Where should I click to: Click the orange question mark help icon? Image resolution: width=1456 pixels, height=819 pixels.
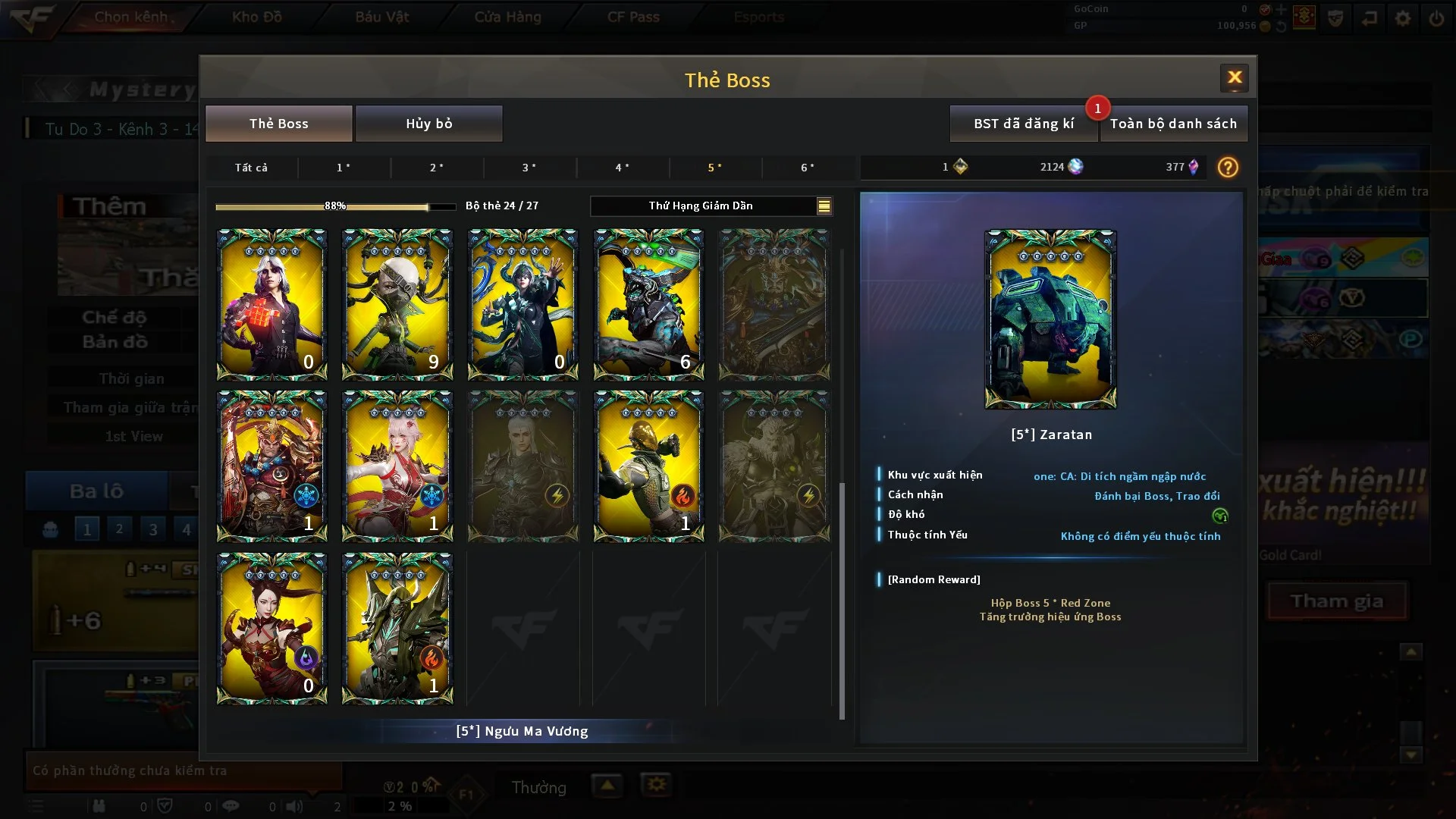[1227, 168]
